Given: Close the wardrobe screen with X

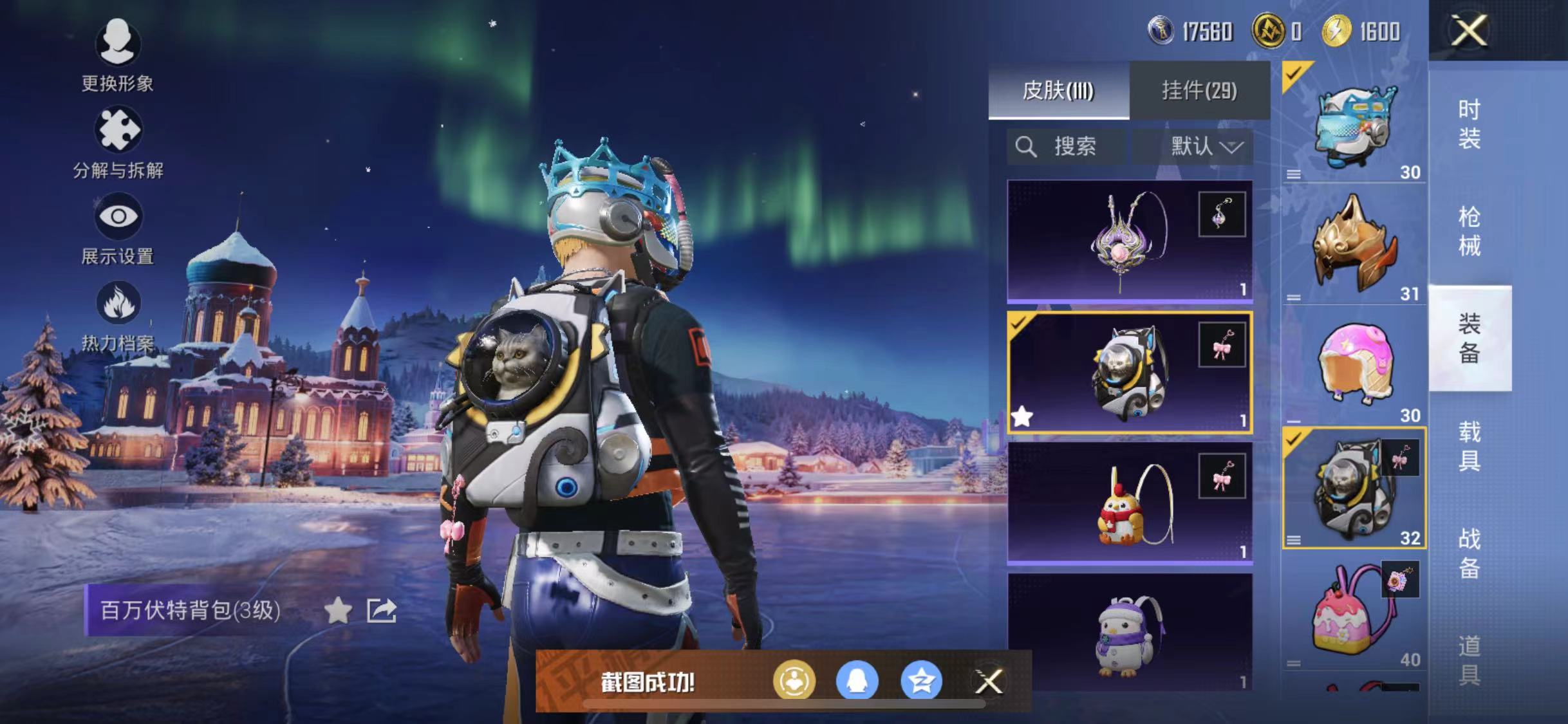Looking at the screenshot, I should [1469, 30].
